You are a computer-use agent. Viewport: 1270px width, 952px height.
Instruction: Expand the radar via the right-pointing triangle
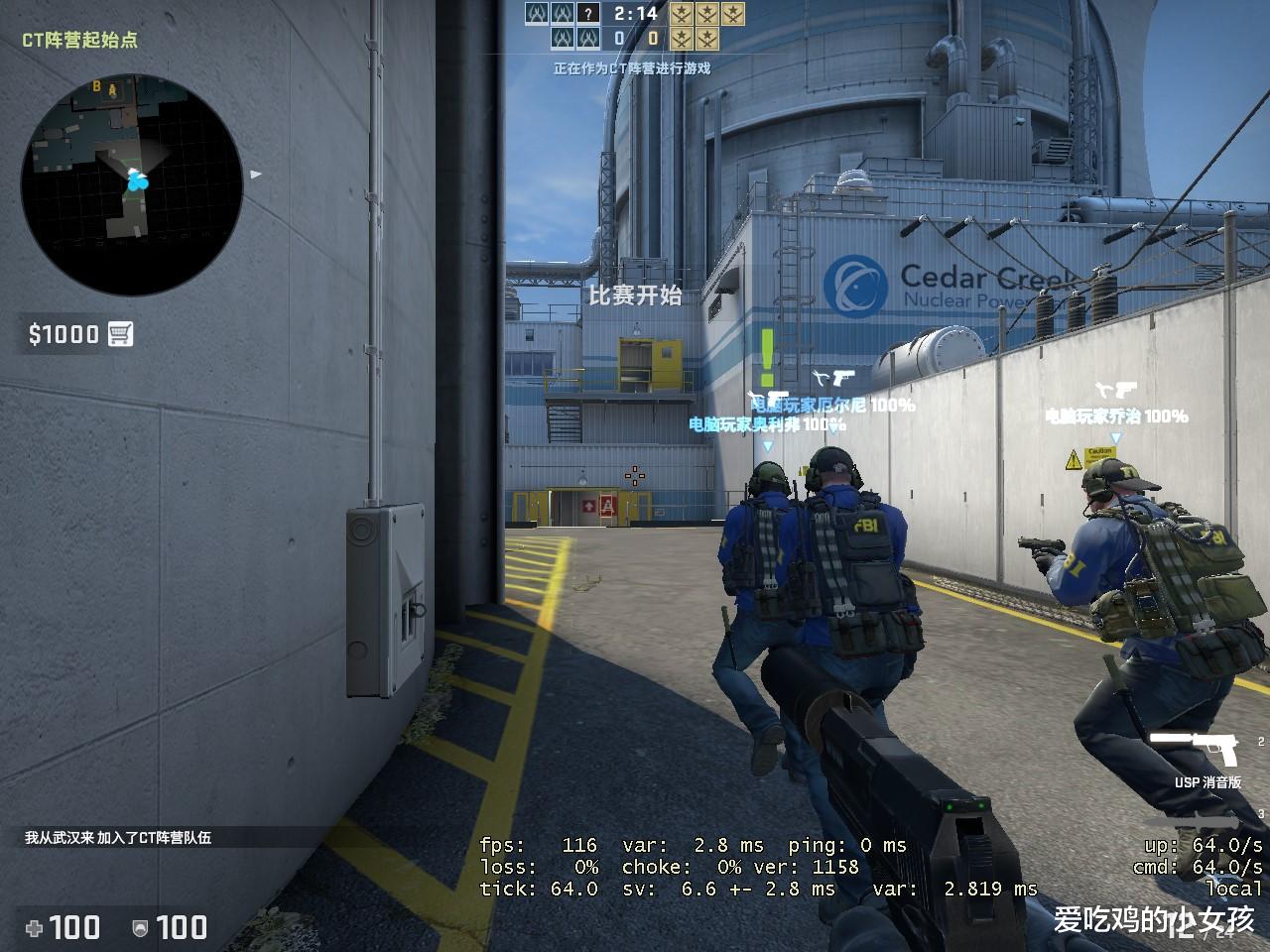point(256,177)
